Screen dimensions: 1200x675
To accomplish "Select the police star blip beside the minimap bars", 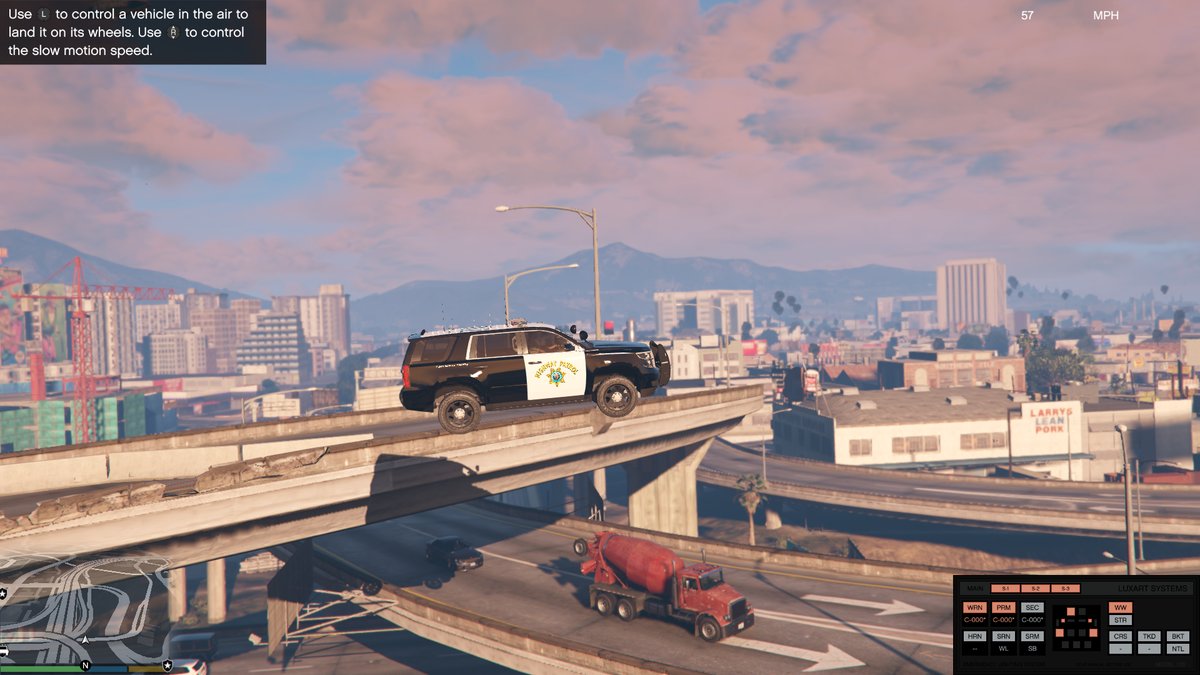I will tap(167, 665).
